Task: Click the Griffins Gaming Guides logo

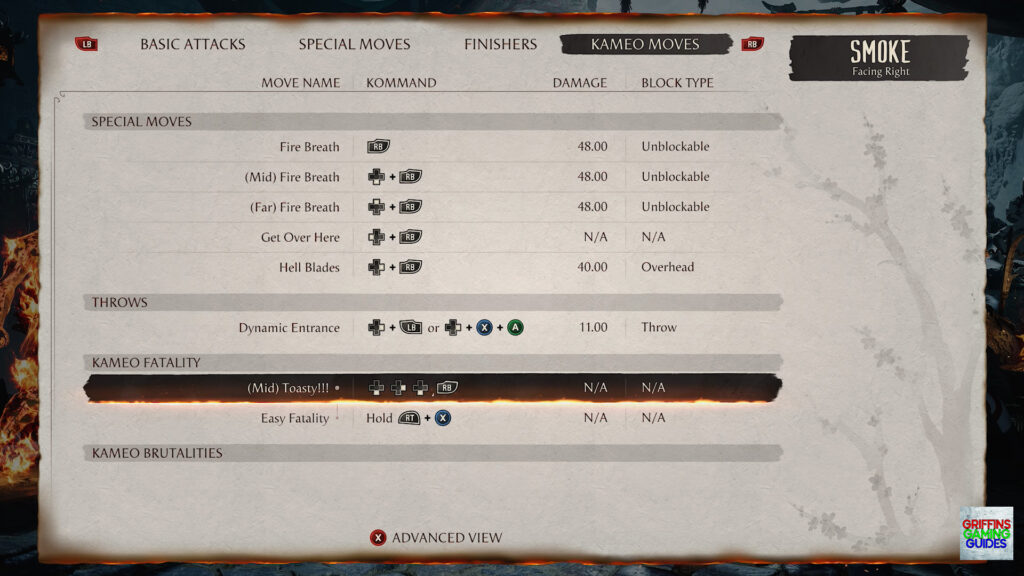Action: (x=985, y=532)
